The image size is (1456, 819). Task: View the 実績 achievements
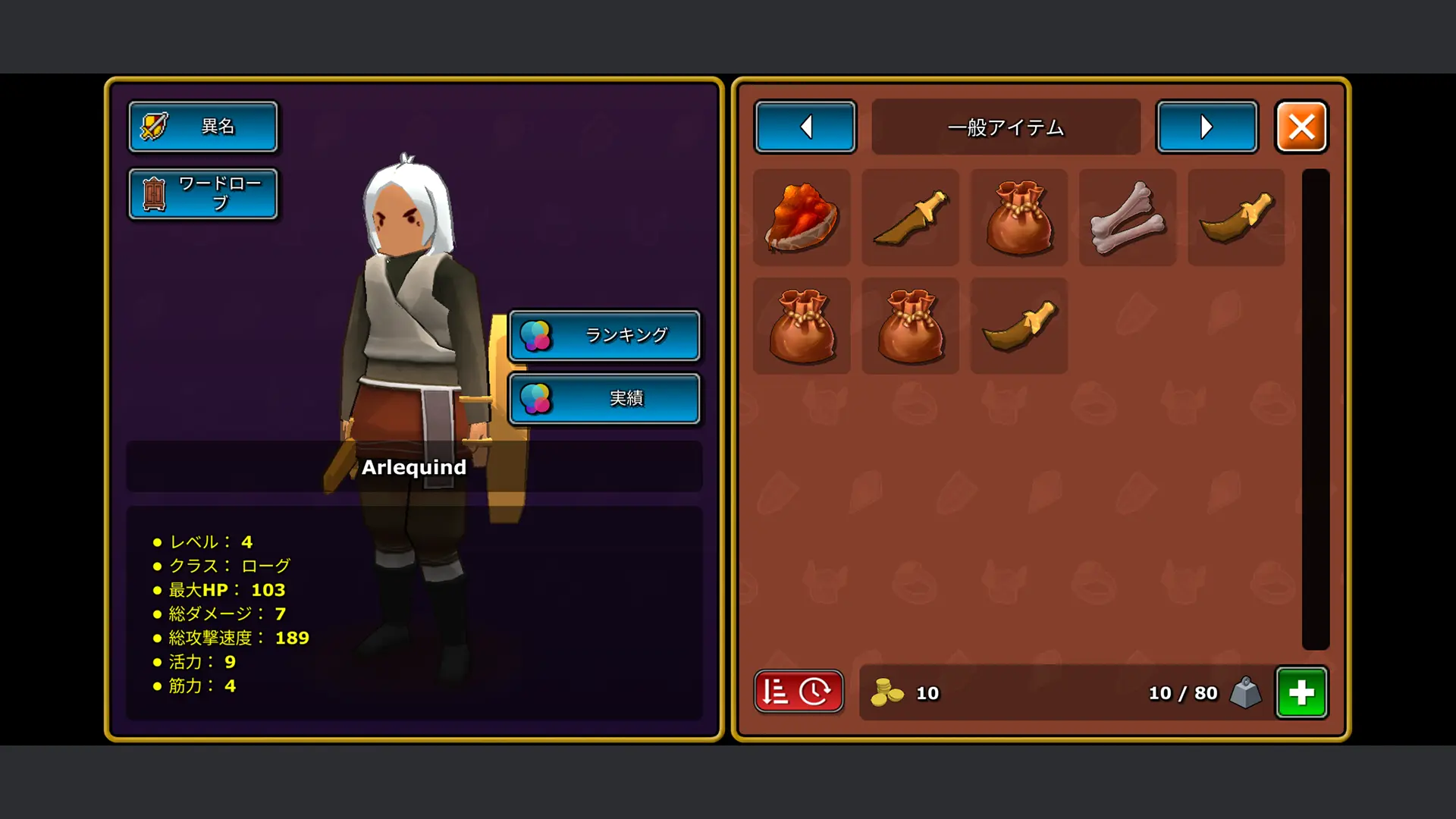tap(604, 399)
